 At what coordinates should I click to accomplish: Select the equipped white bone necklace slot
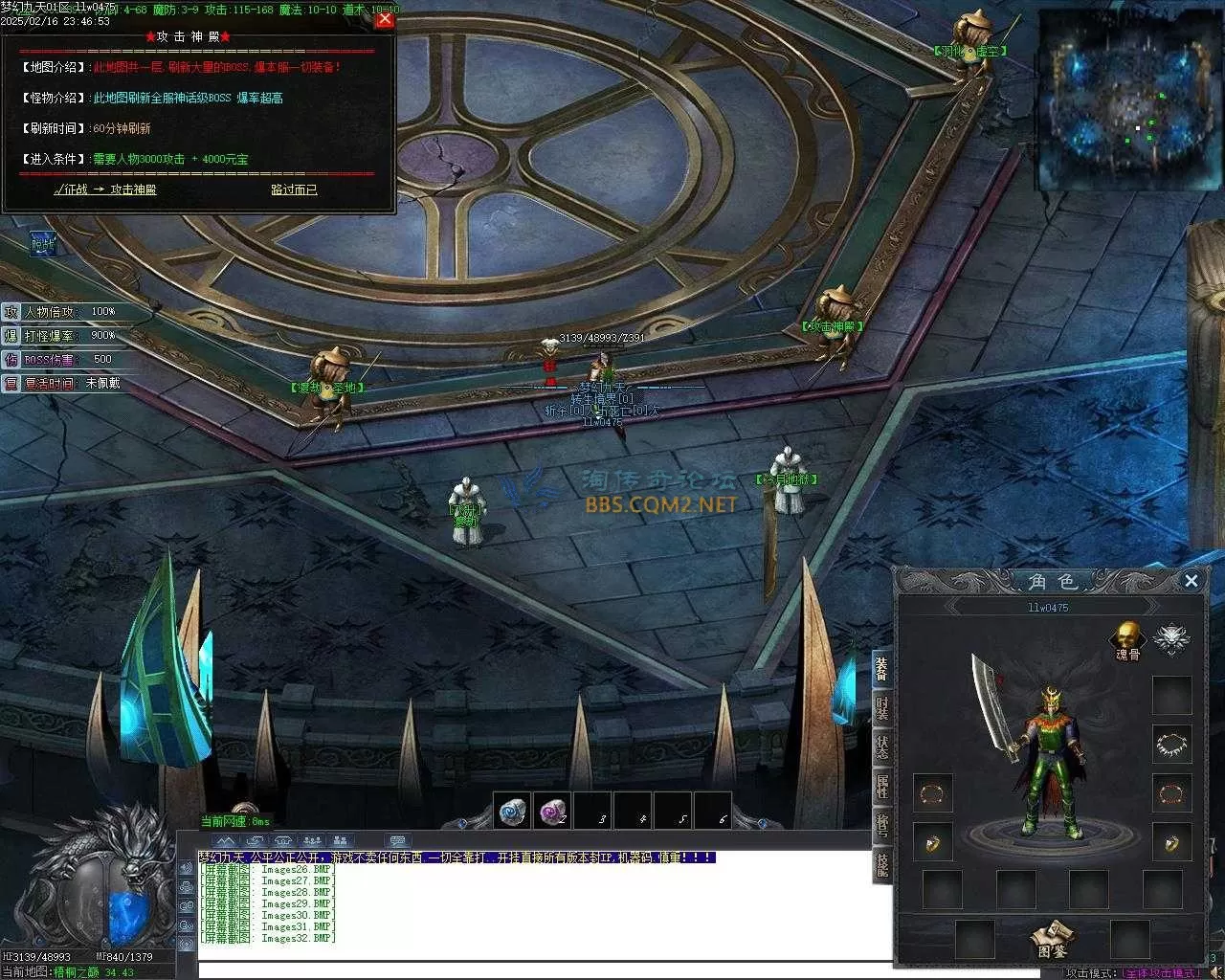[x=1171, y=744]
